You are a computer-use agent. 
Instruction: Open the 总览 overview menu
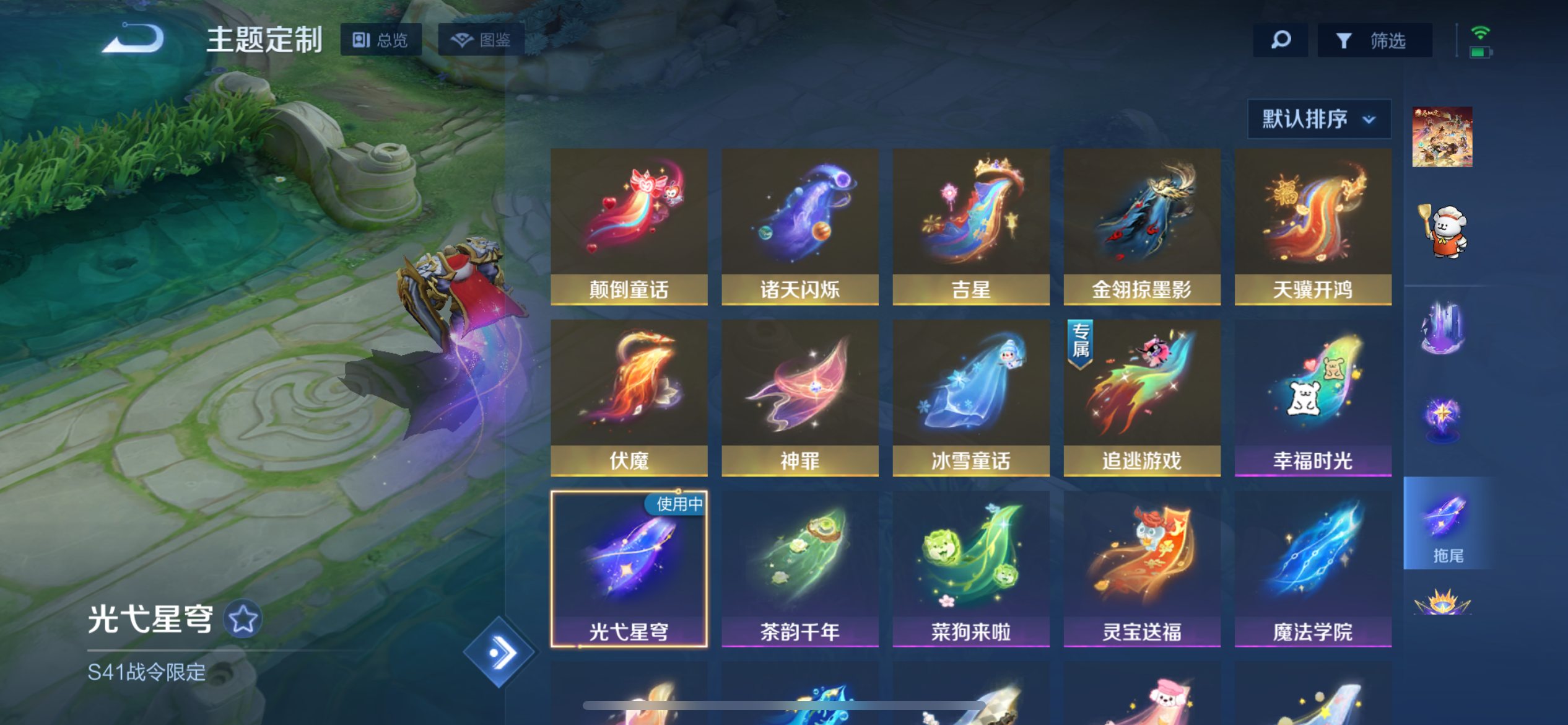pyautogui.click(x=382, y=40)
